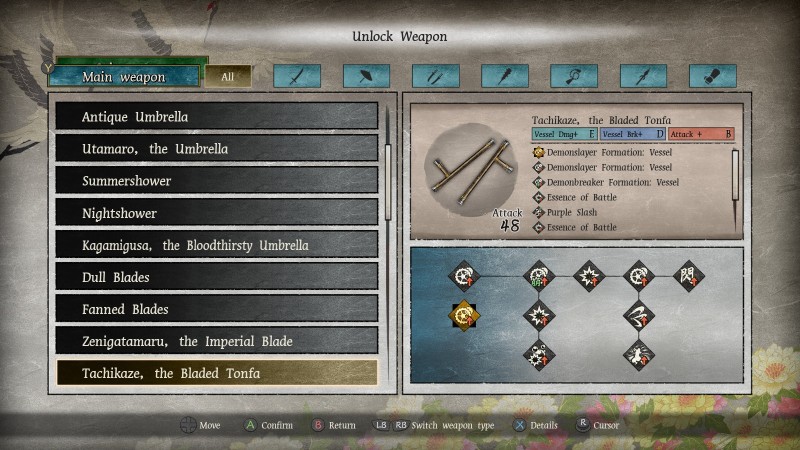Switch to the sword weapon type tab
The image size is (800, 450).
pyautogui.click(x=297, y=76)
